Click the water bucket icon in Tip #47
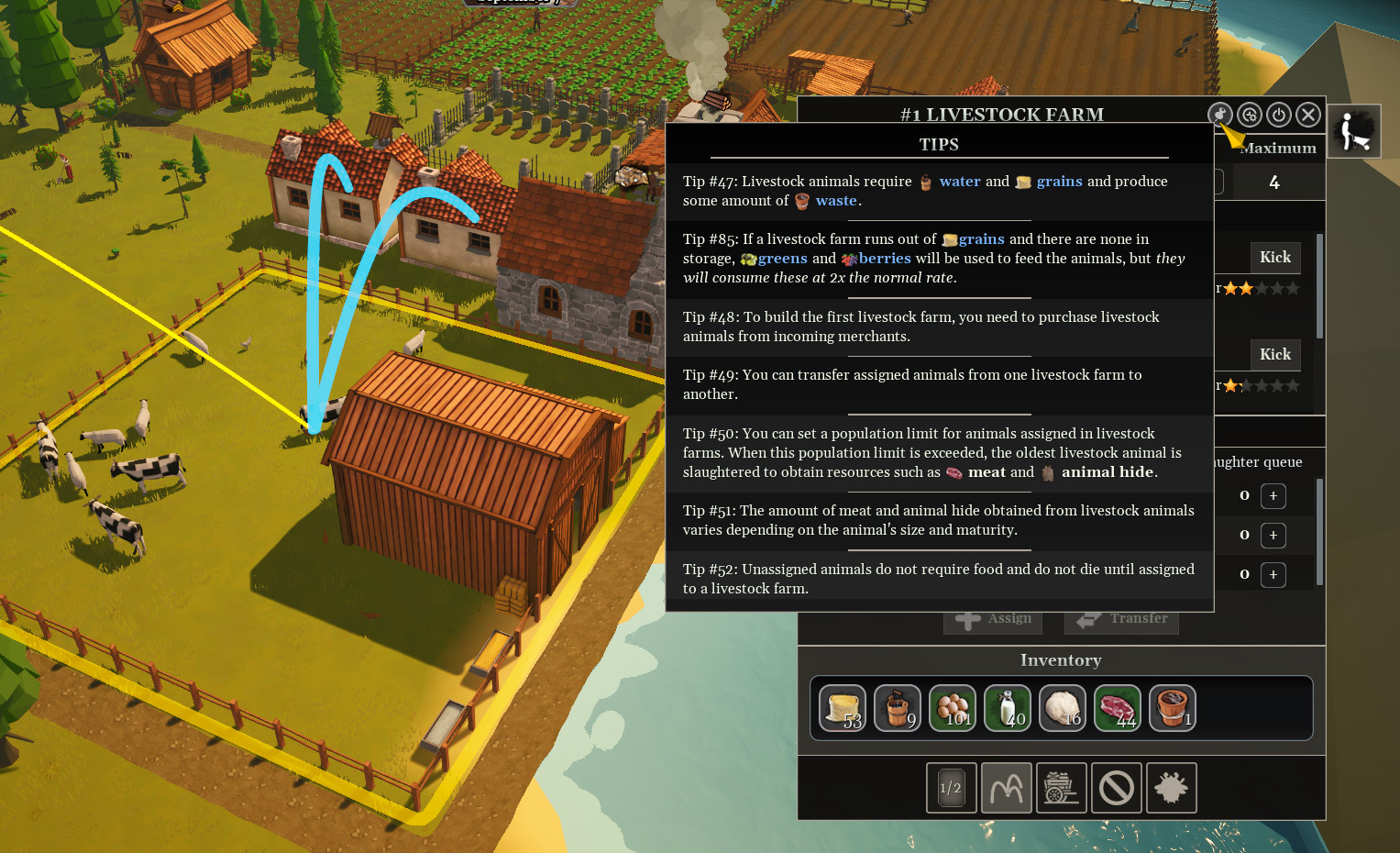 (x=926, y=182)
